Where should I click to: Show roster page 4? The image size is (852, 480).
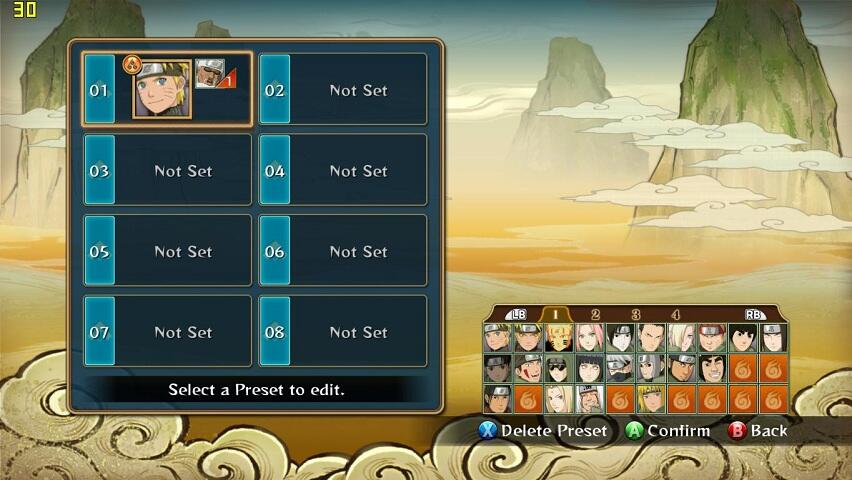[676, 315]
